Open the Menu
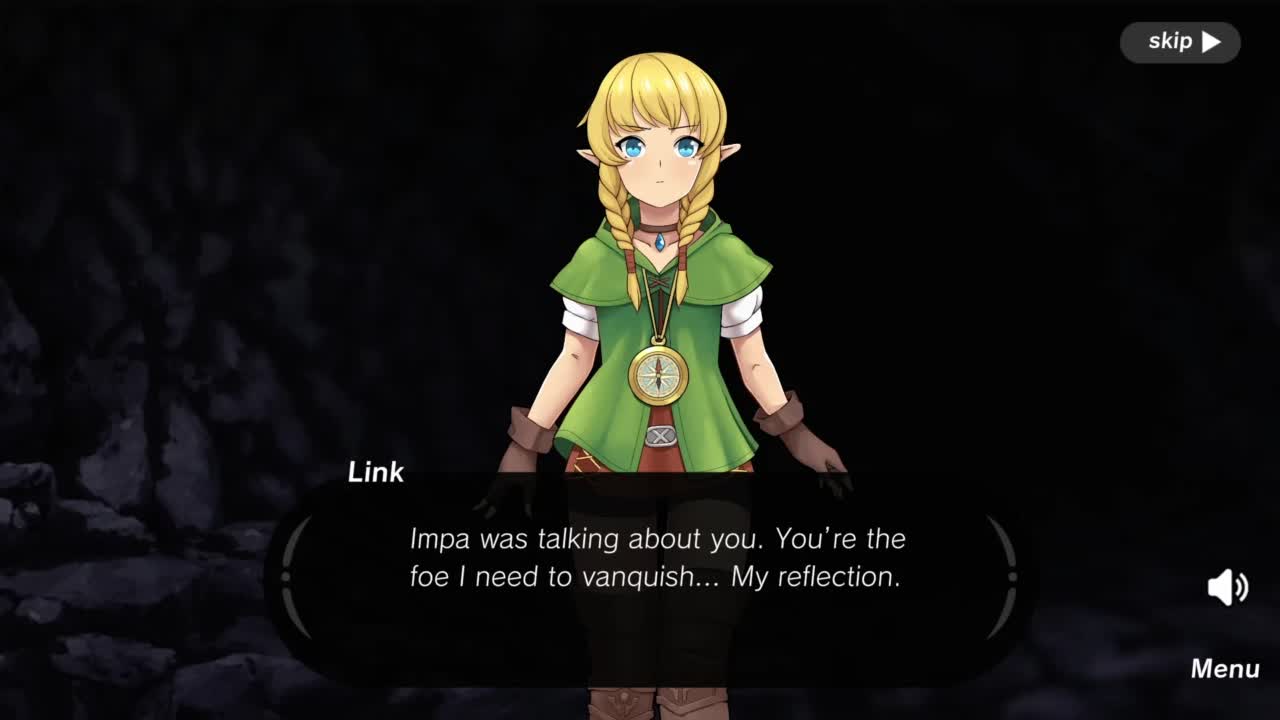Image resolution: width=1280 pixels, height=720 pixels. click(1224, 669)
